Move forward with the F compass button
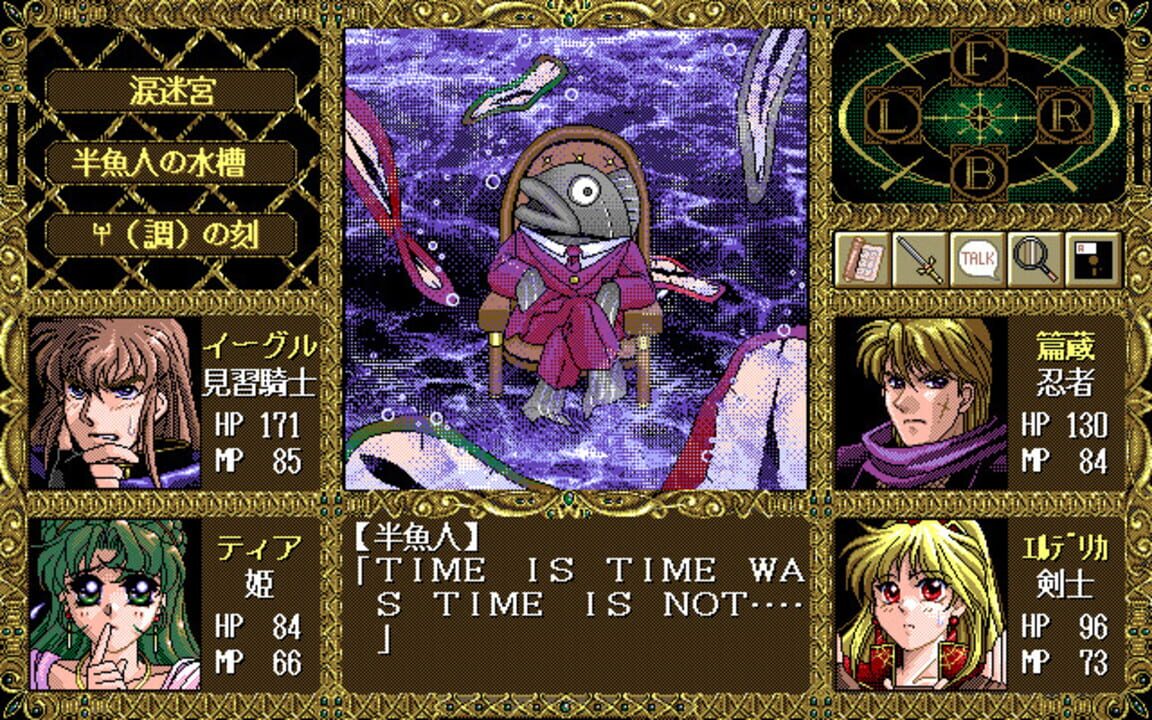The height and width of the screenshot is (720, 1152). coord(980,62)
